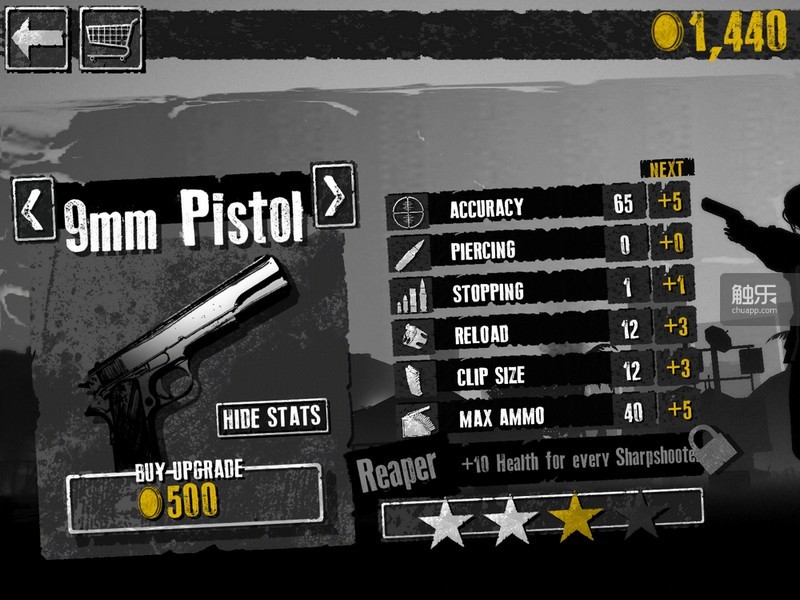Open the shopping cart store
This screenshot has width=800, height=600.
pos(111,38)
